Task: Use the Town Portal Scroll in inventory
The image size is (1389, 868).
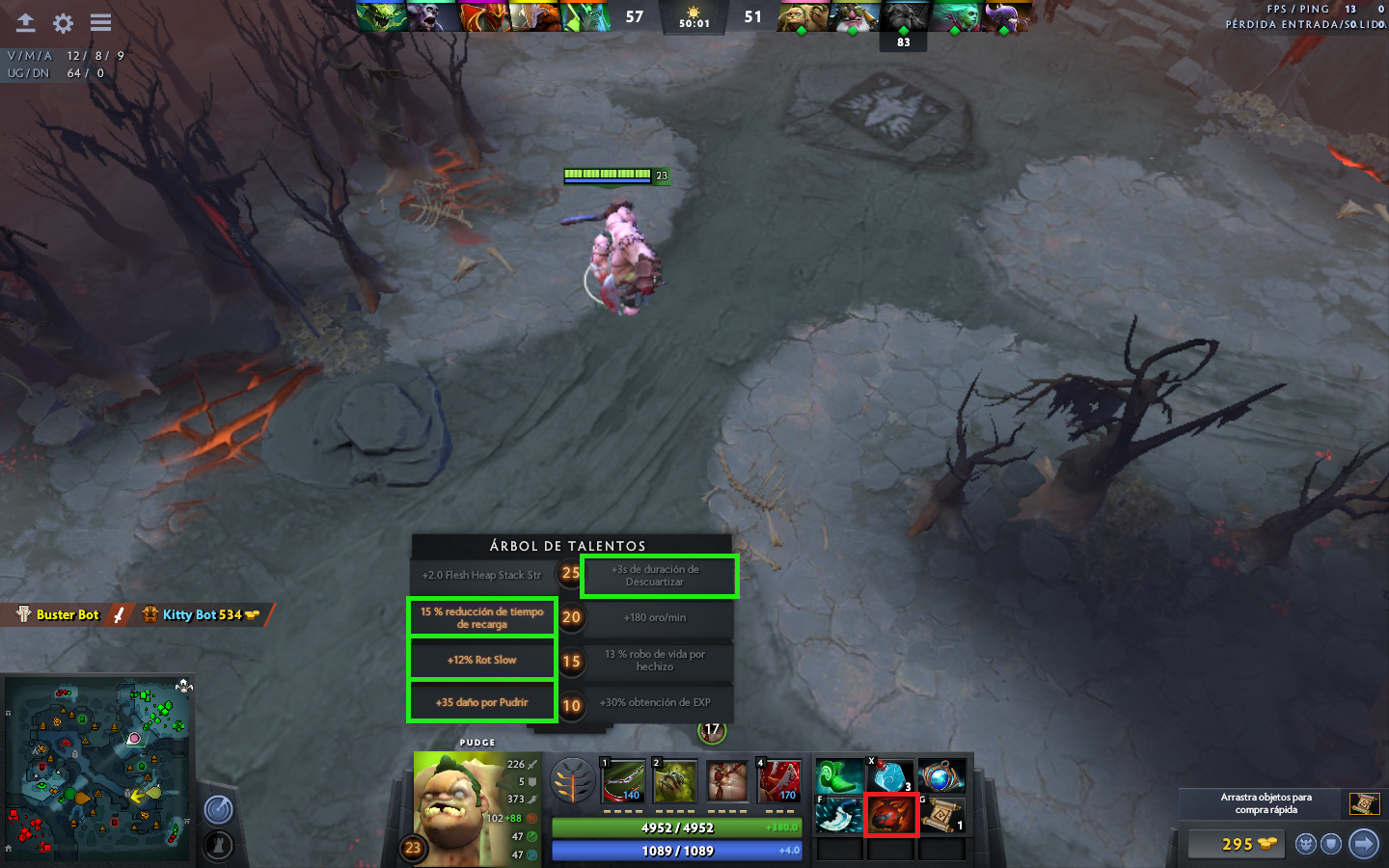Action: pyautogui.click(x=941, y=816)
